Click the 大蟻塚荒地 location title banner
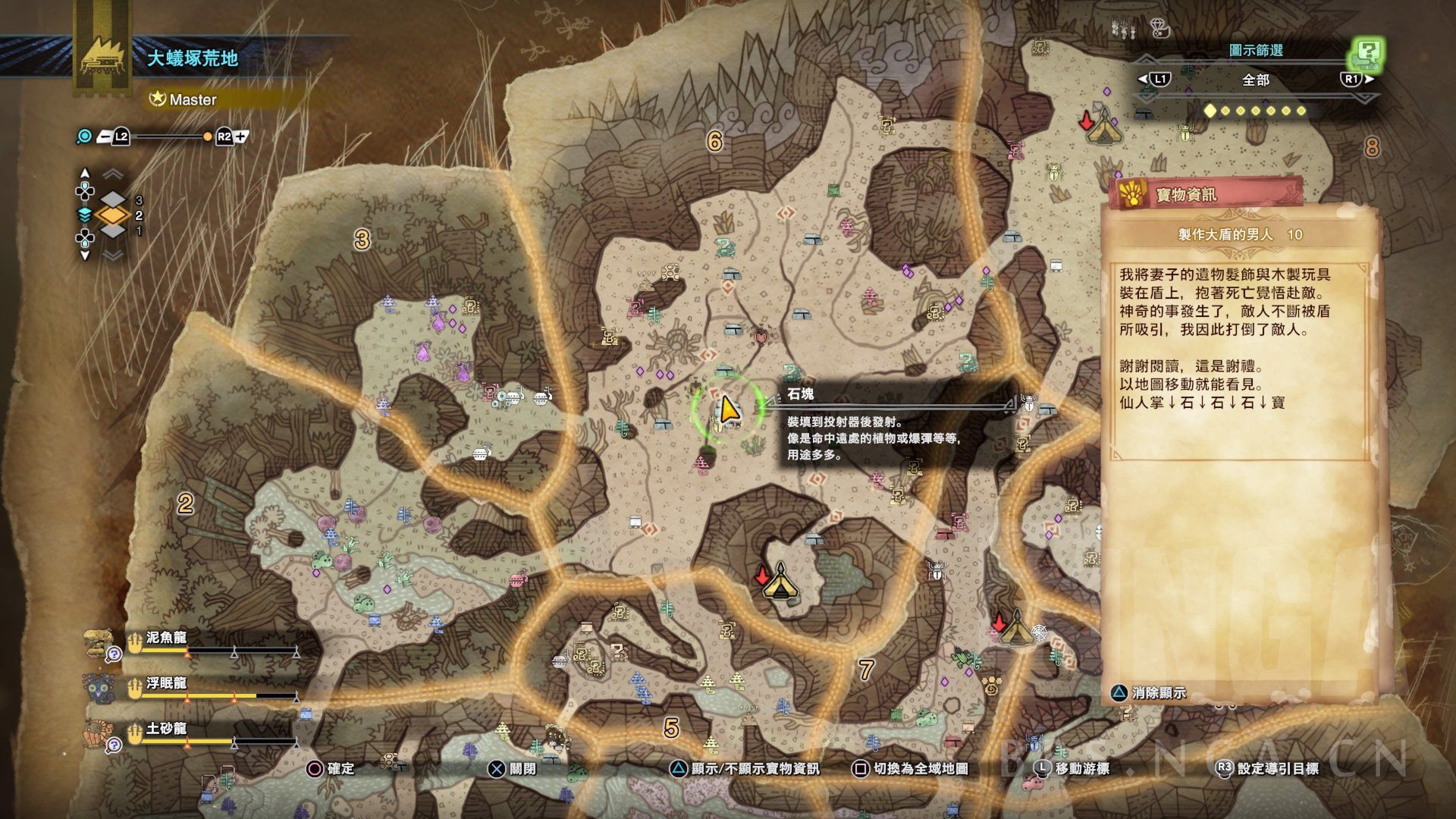1456x819 pixels. pos(193,58)
